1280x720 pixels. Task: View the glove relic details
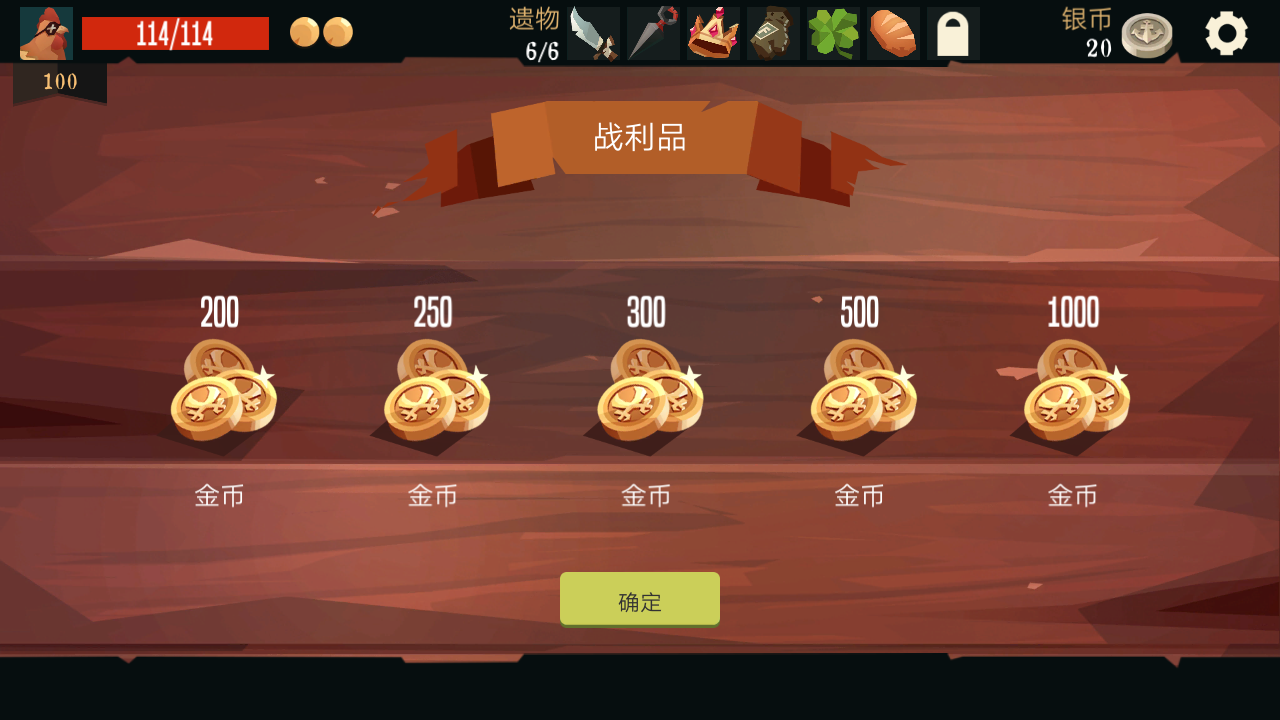[x=772, y=33]
